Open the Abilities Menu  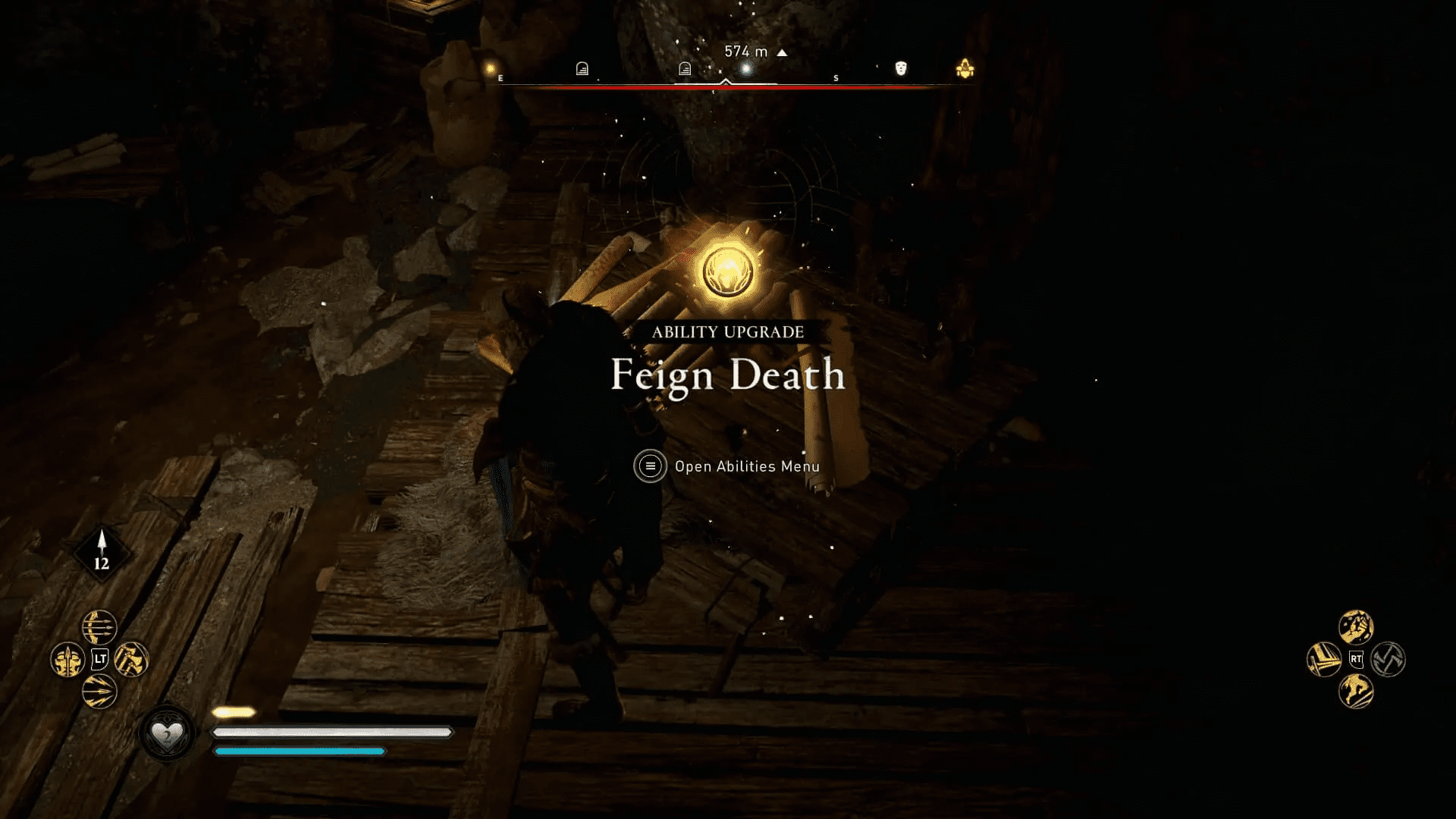(x=745, y=466)
